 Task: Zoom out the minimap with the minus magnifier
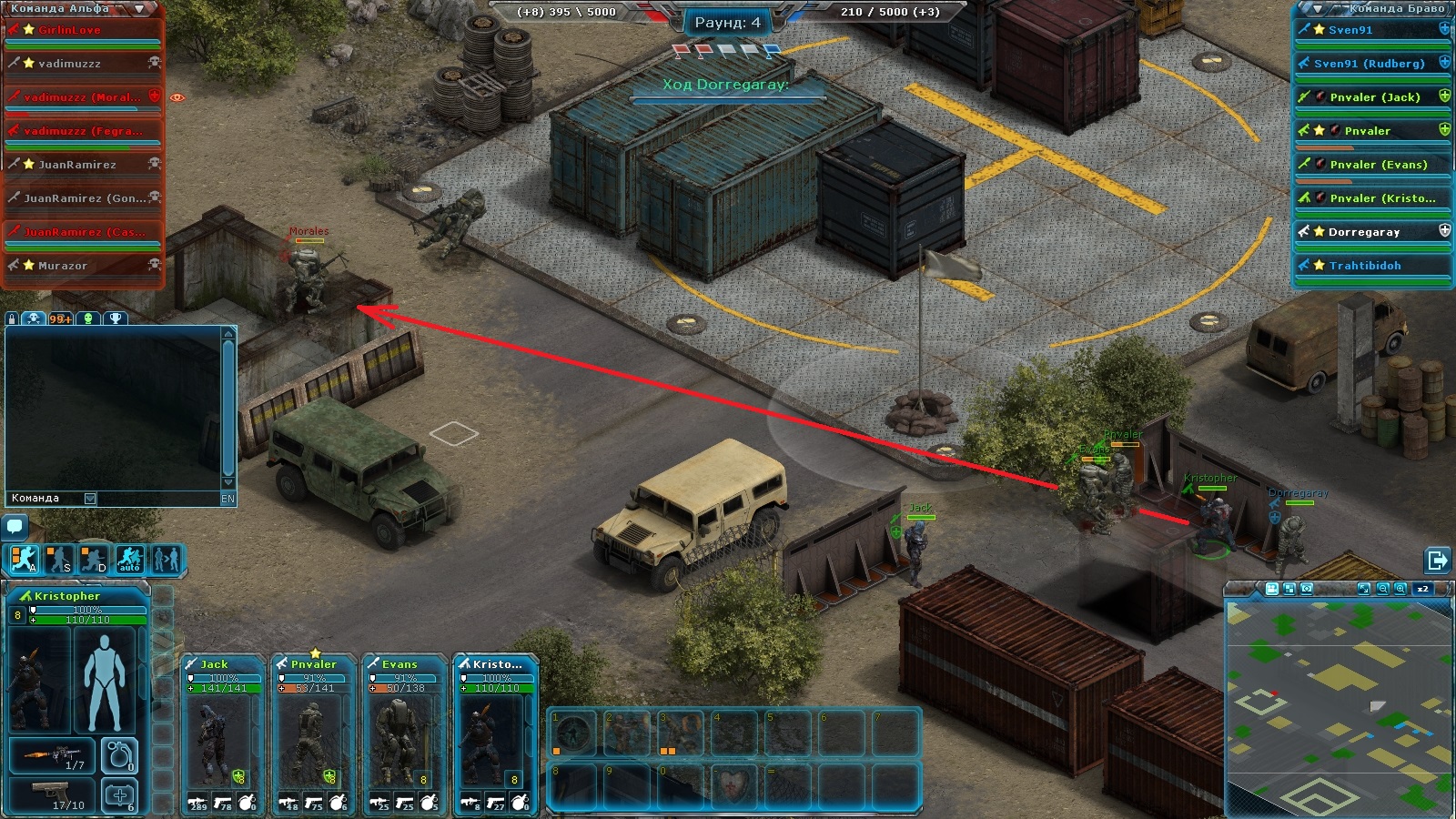(1383, 589)
